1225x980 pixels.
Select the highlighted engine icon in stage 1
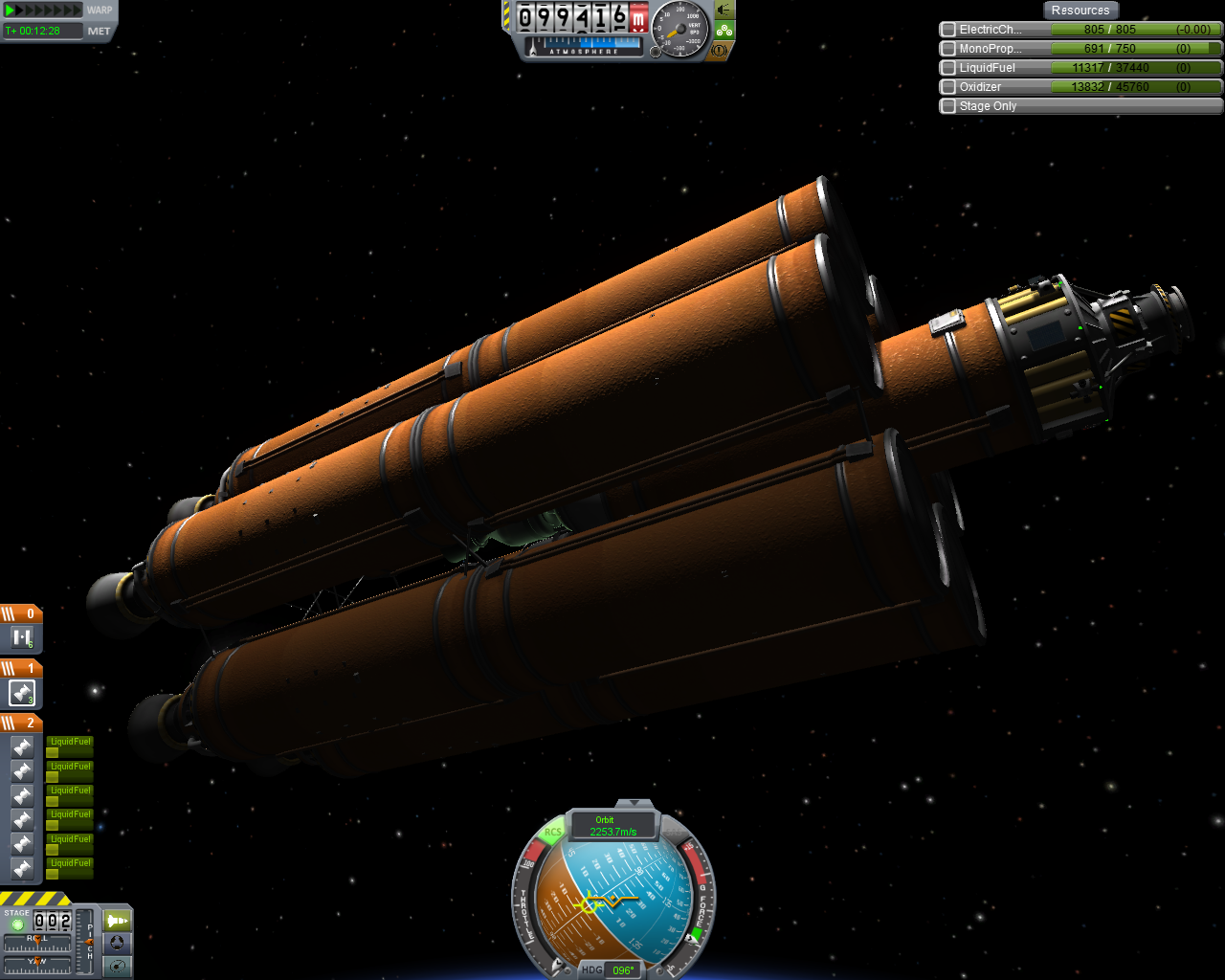tap(22, 693)
